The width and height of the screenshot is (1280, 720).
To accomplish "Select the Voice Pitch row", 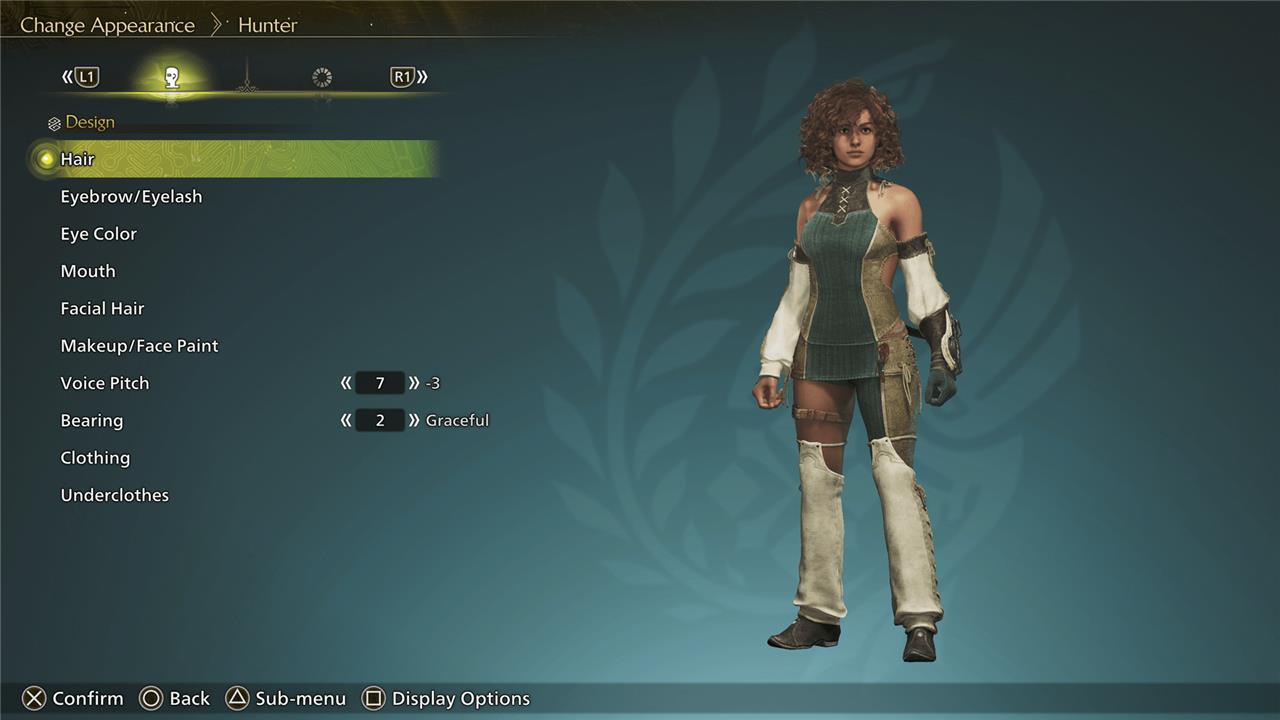I will click(x=104, y=383).
